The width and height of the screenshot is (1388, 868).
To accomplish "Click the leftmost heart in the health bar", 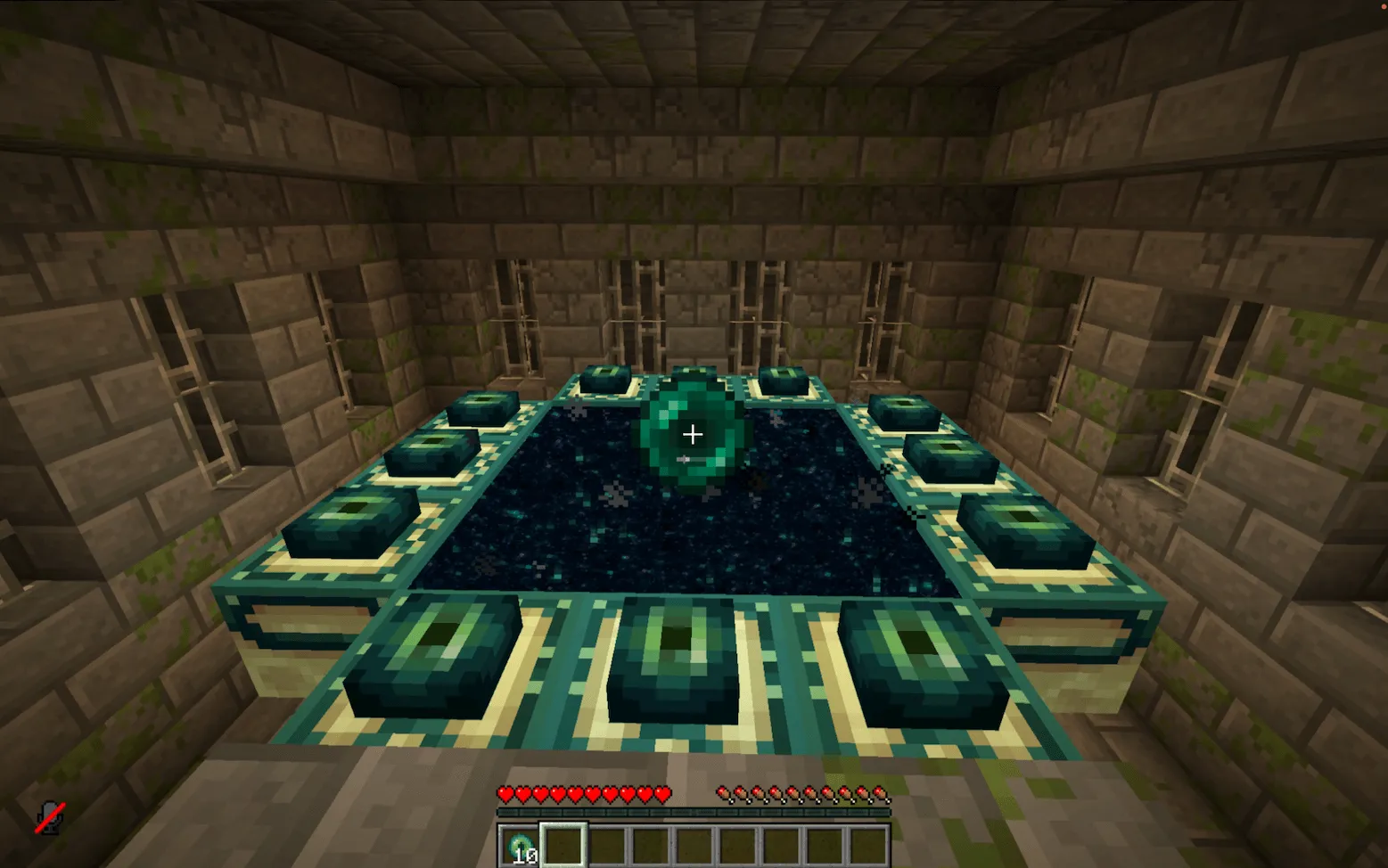I will tap(505, 793).
